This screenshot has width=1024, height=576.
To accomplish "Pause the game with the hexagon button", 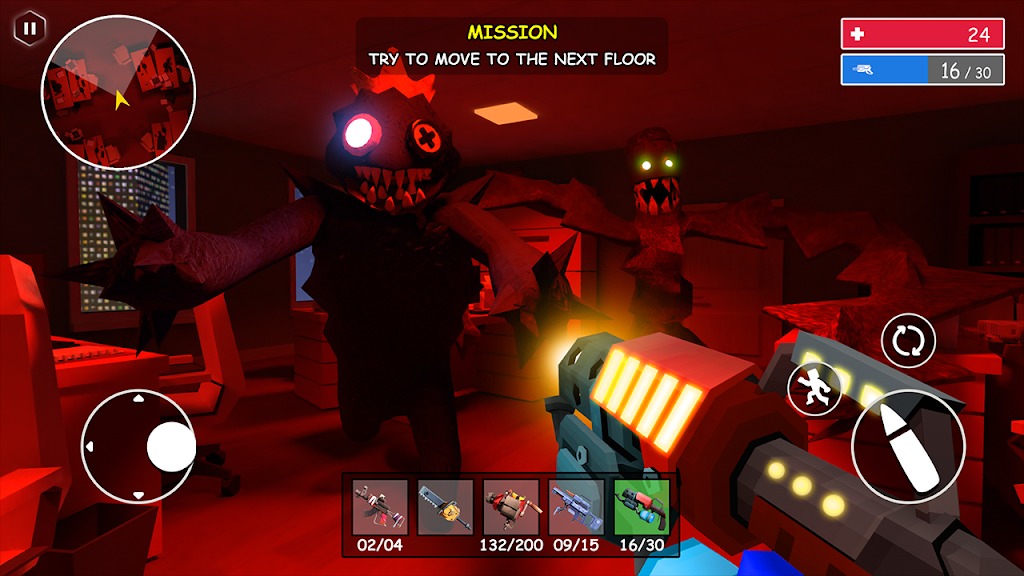I will 29,29.
